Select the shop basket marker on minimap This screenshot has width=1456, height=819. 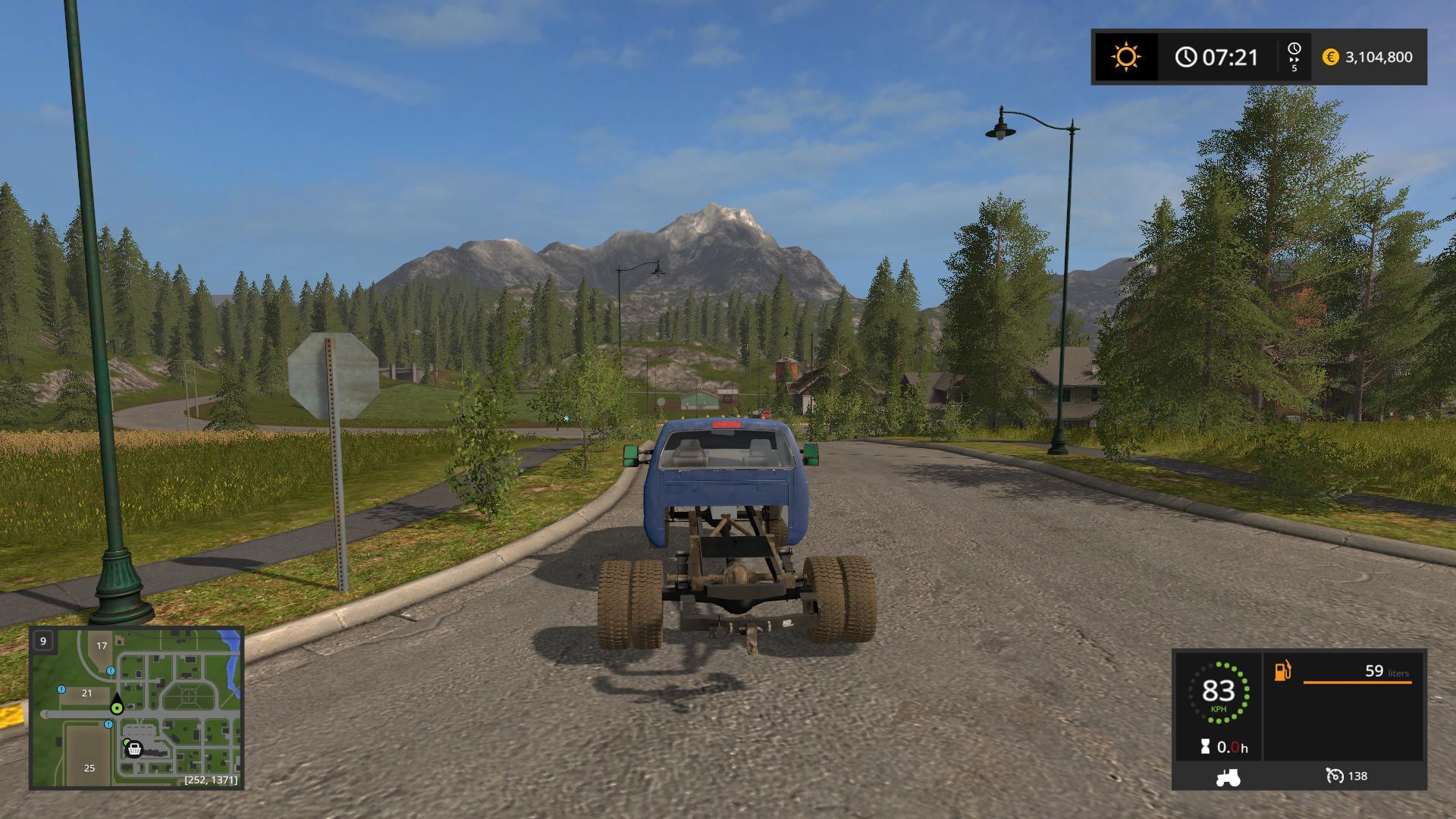(x=135, y=749)
